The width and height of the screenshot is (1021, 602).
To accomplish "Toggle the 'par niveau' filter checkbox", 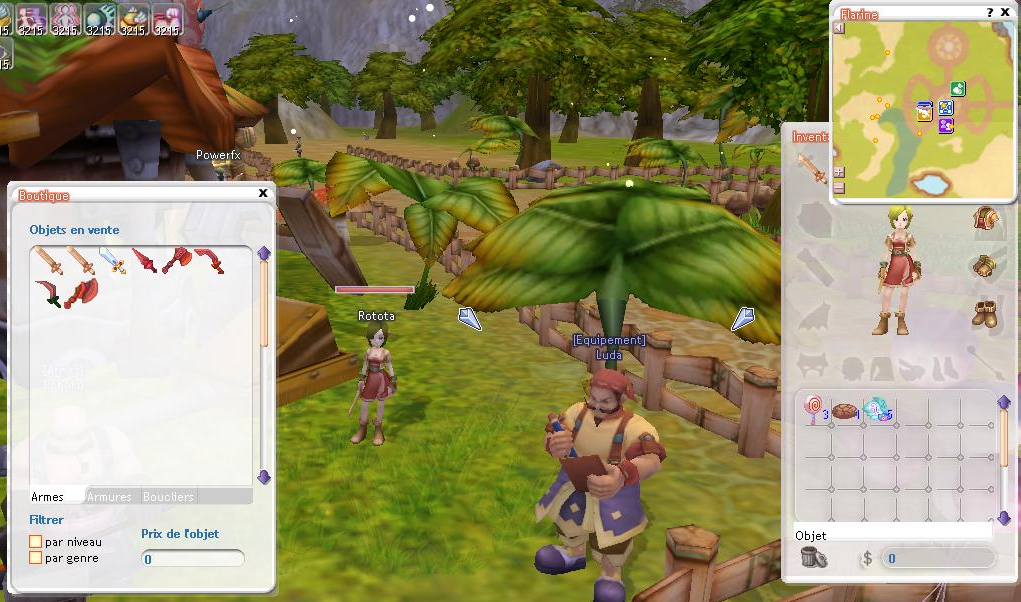I will [x=36, y=542].
